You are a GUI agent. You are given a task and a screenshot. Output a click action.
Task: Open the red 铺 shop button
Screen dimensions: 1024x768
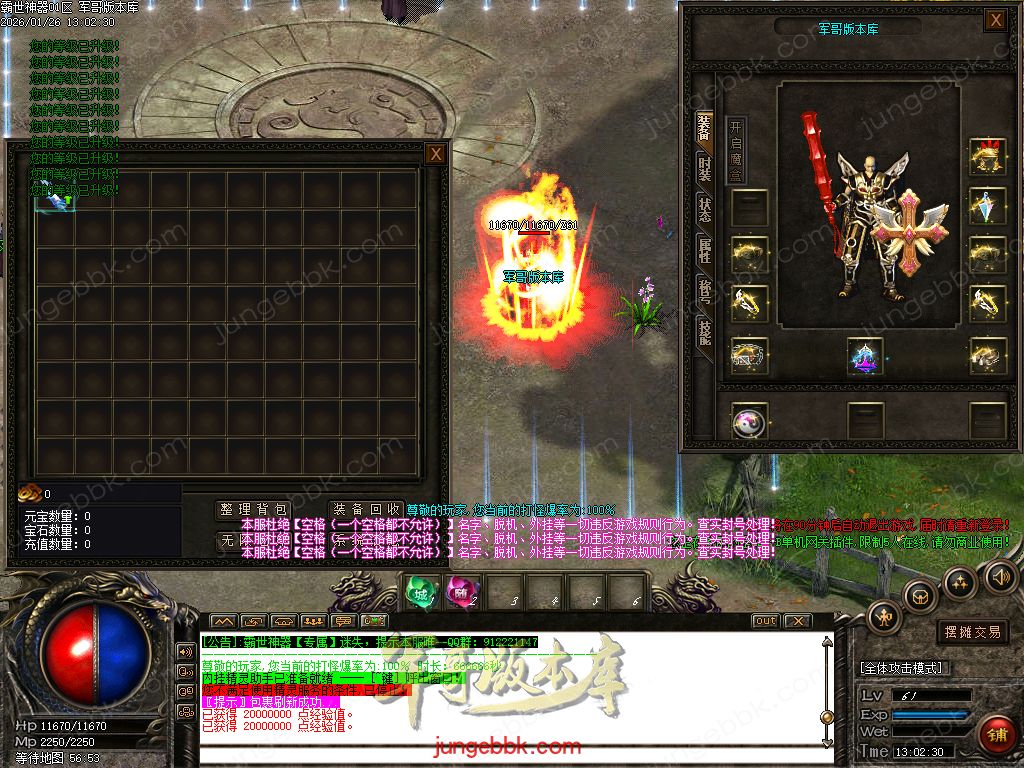click(996, 733)
